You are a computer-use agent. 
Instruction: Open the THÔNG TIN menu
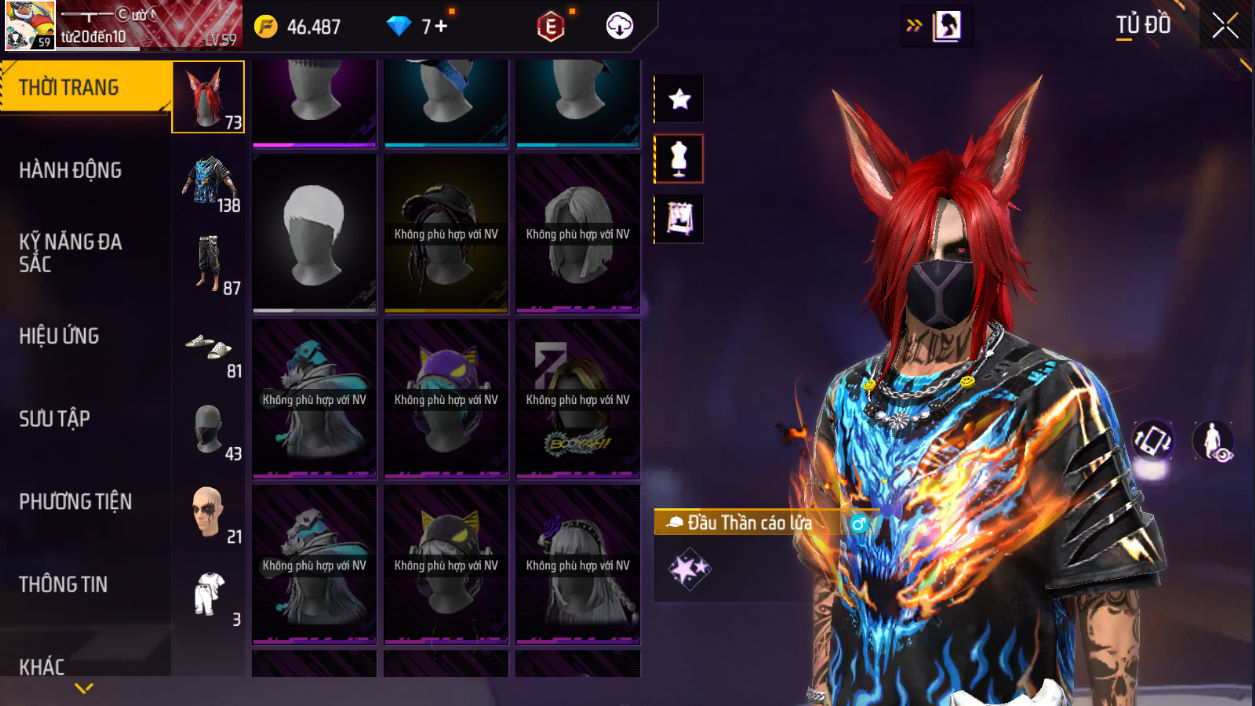pyautogui.click(x=63, y=585)
